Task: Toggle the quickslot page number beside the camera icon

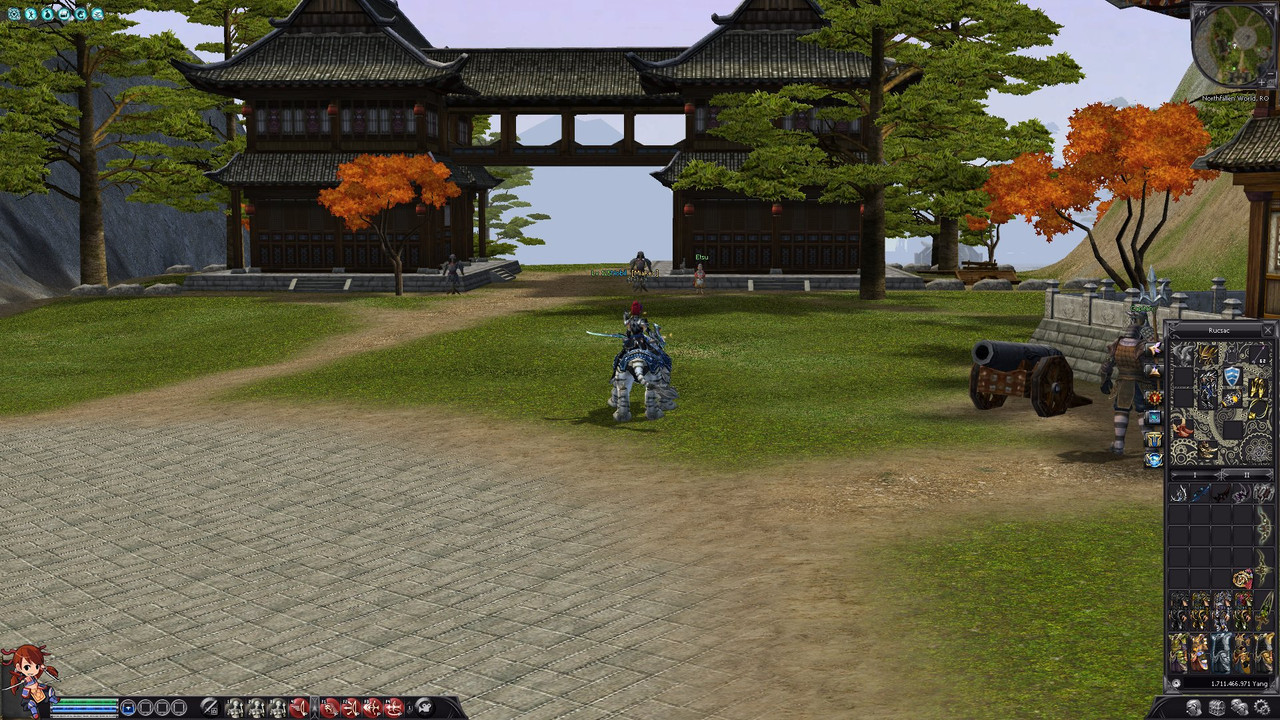Action: (x=410, y=707)
